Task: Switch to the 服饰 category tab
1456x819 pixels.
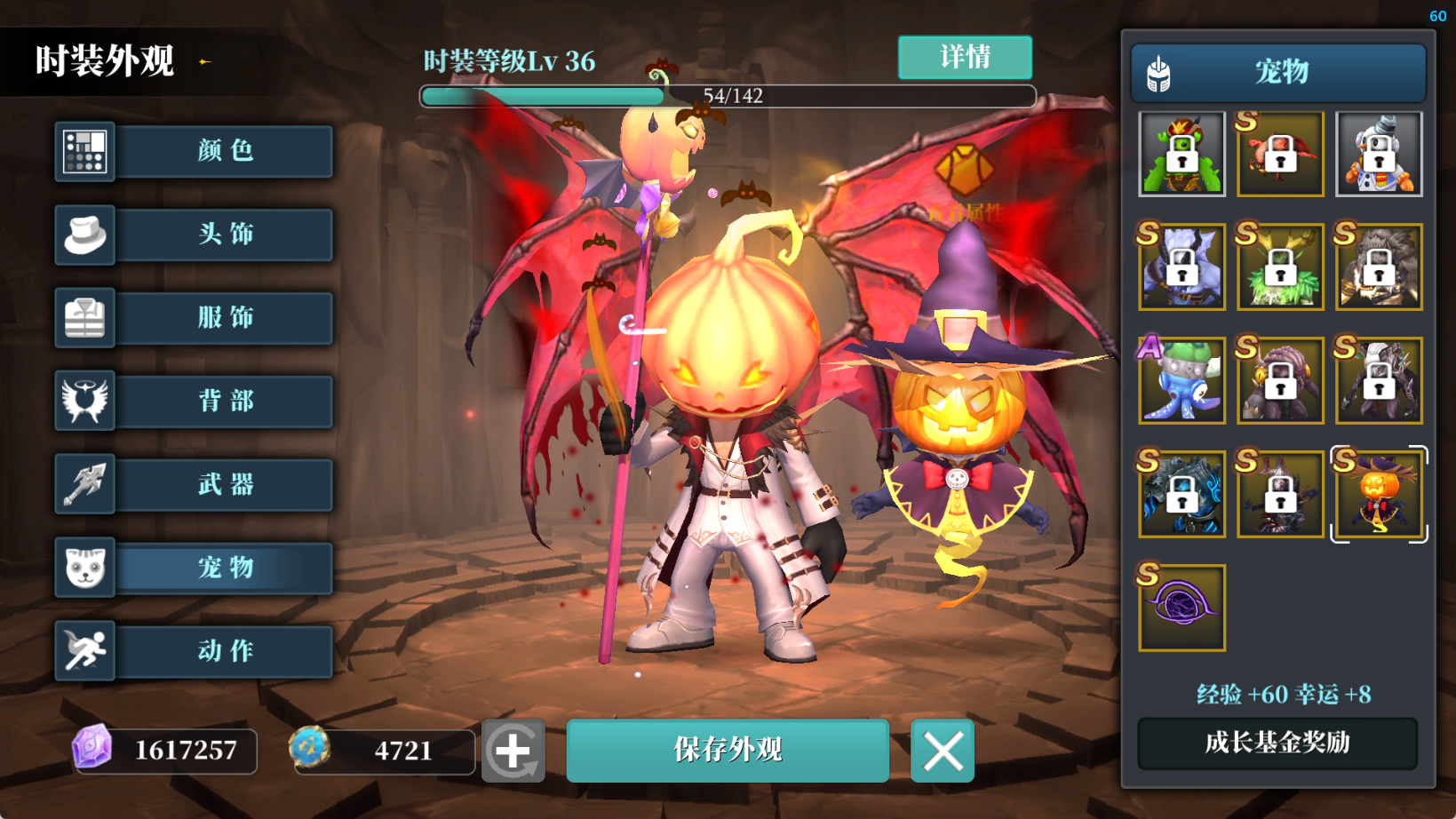Action: pyautogui.click(x=224, y=318)
